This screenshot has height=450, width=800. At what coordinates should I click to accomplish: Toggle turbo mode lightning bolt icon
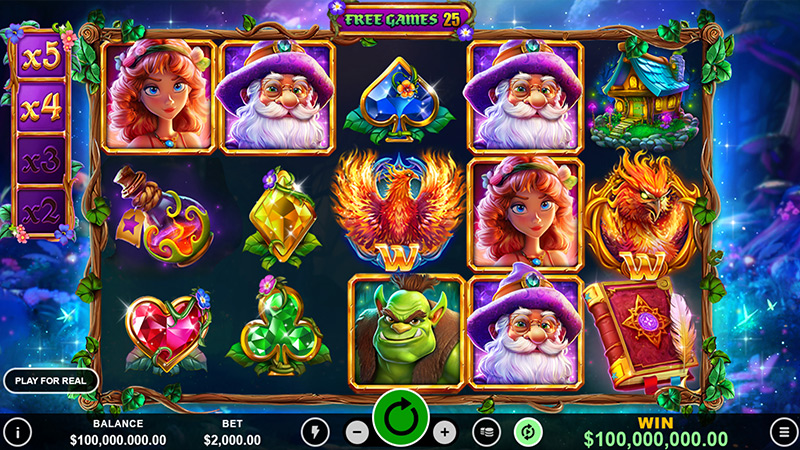pos(315,432)
